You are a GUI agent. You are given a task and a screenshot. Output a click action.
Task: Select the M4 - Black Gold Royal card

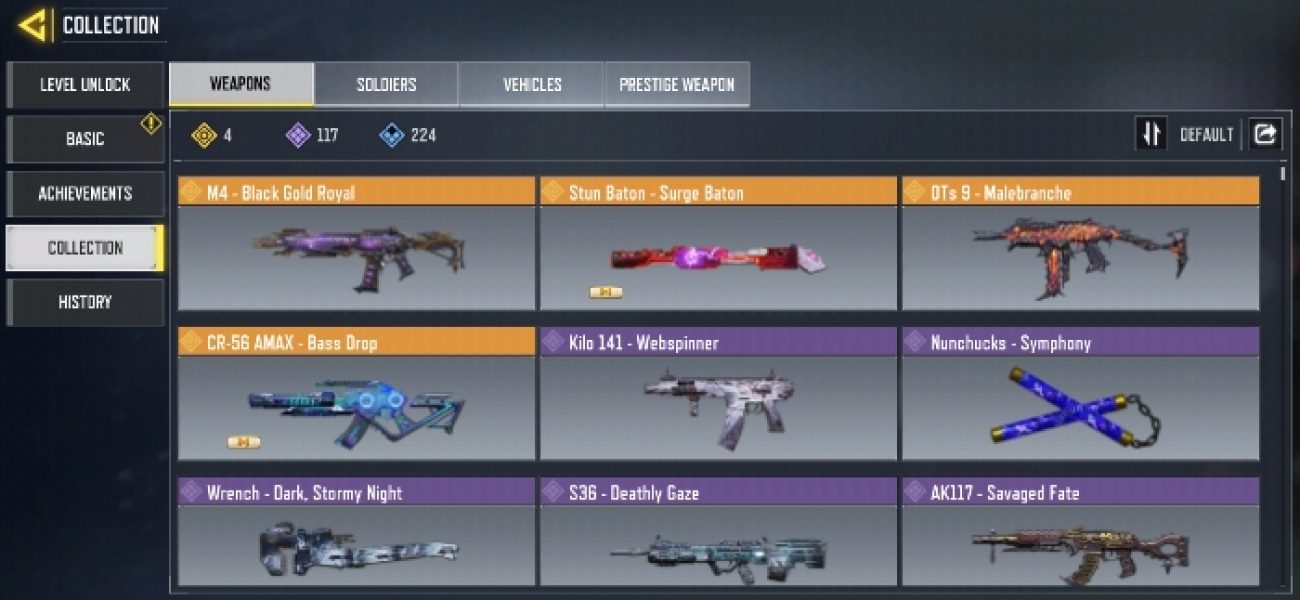pyautogui.click(x=357, y=245)
